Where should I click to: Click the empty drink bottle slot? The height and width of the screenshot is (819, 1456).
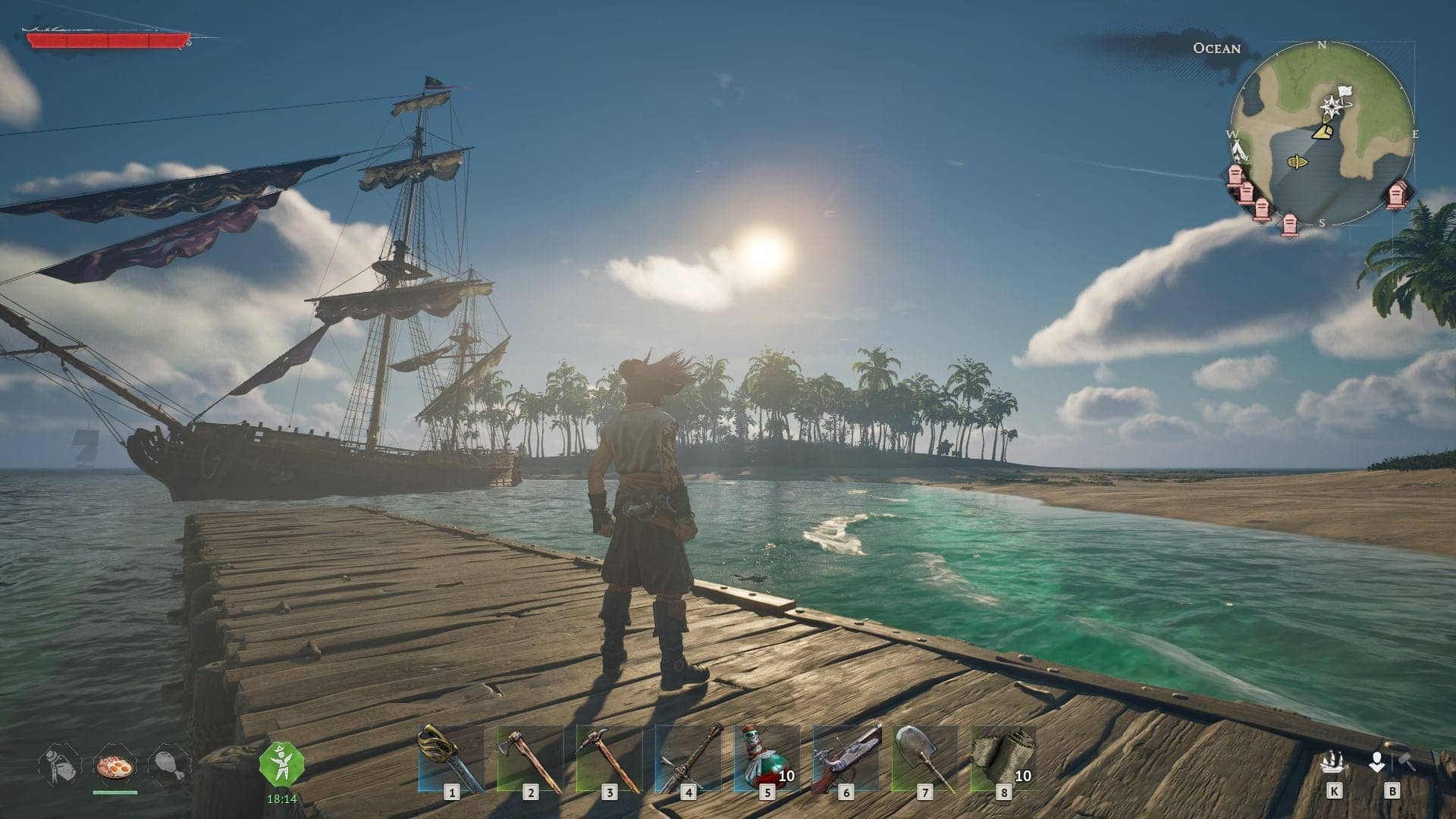[59, 765]
